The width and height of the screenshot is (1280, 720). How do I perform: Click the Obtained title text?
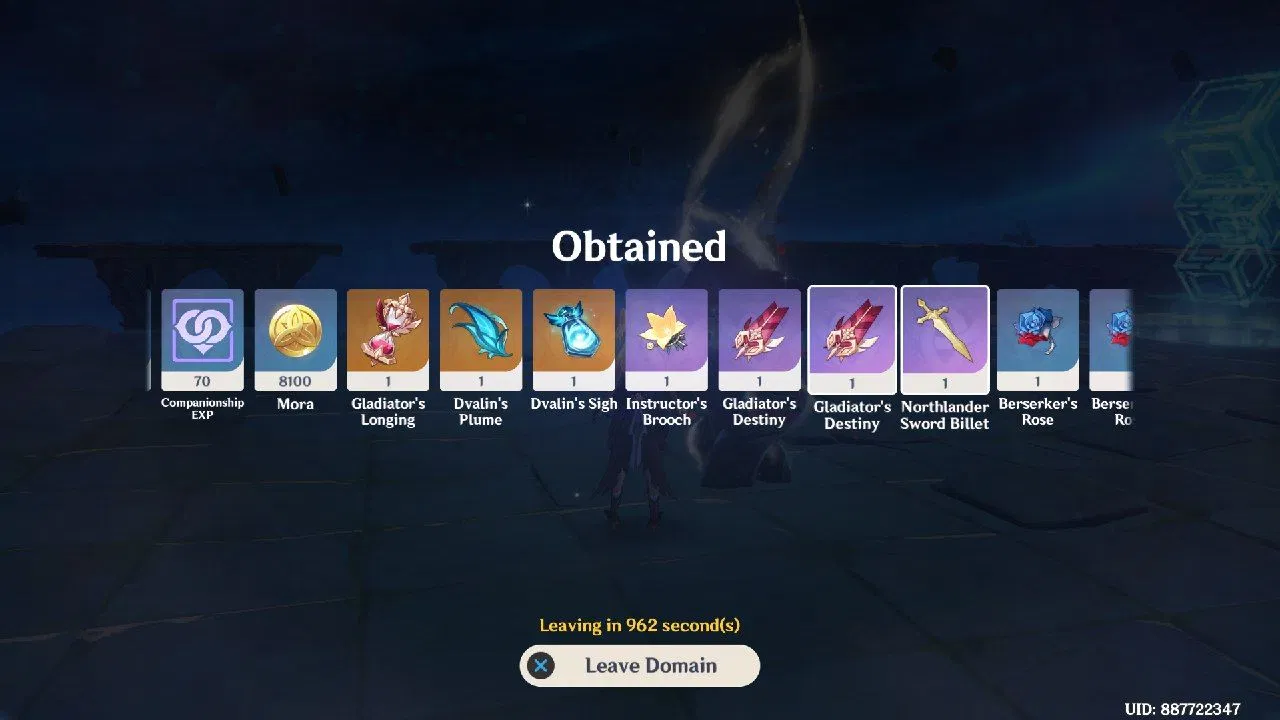639,246
